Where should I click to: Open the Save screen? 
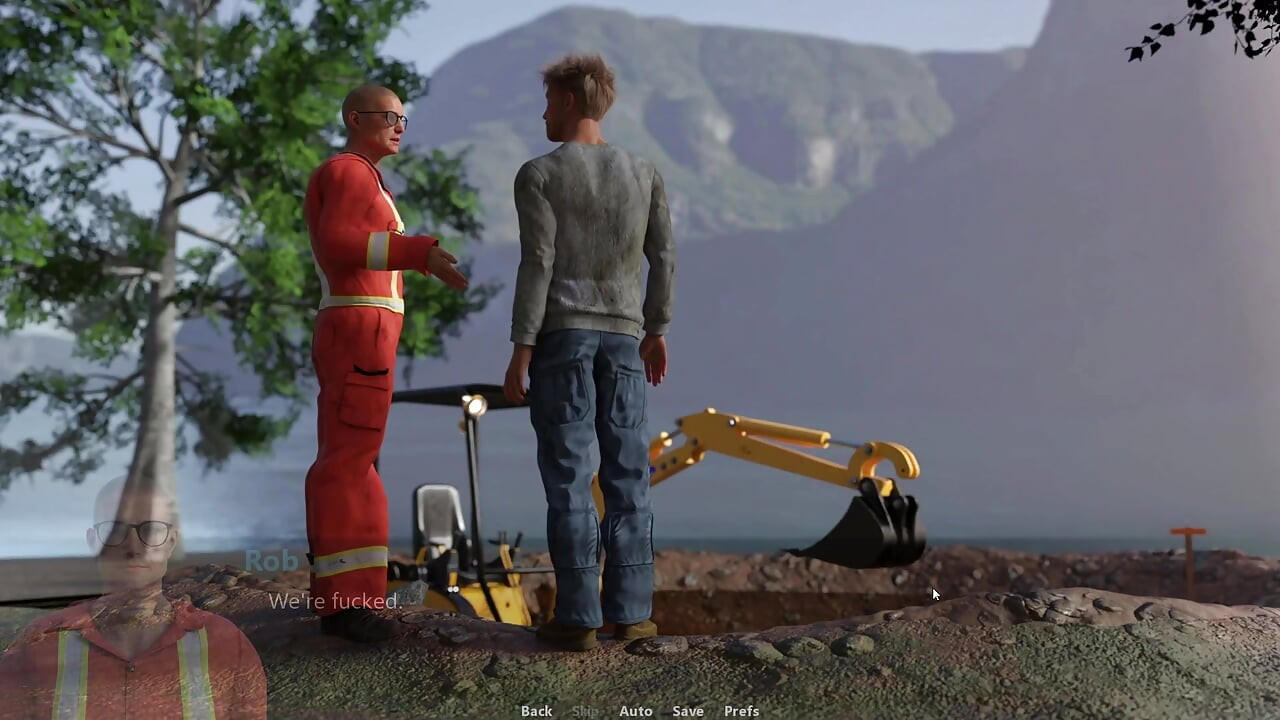pos(687,710)
